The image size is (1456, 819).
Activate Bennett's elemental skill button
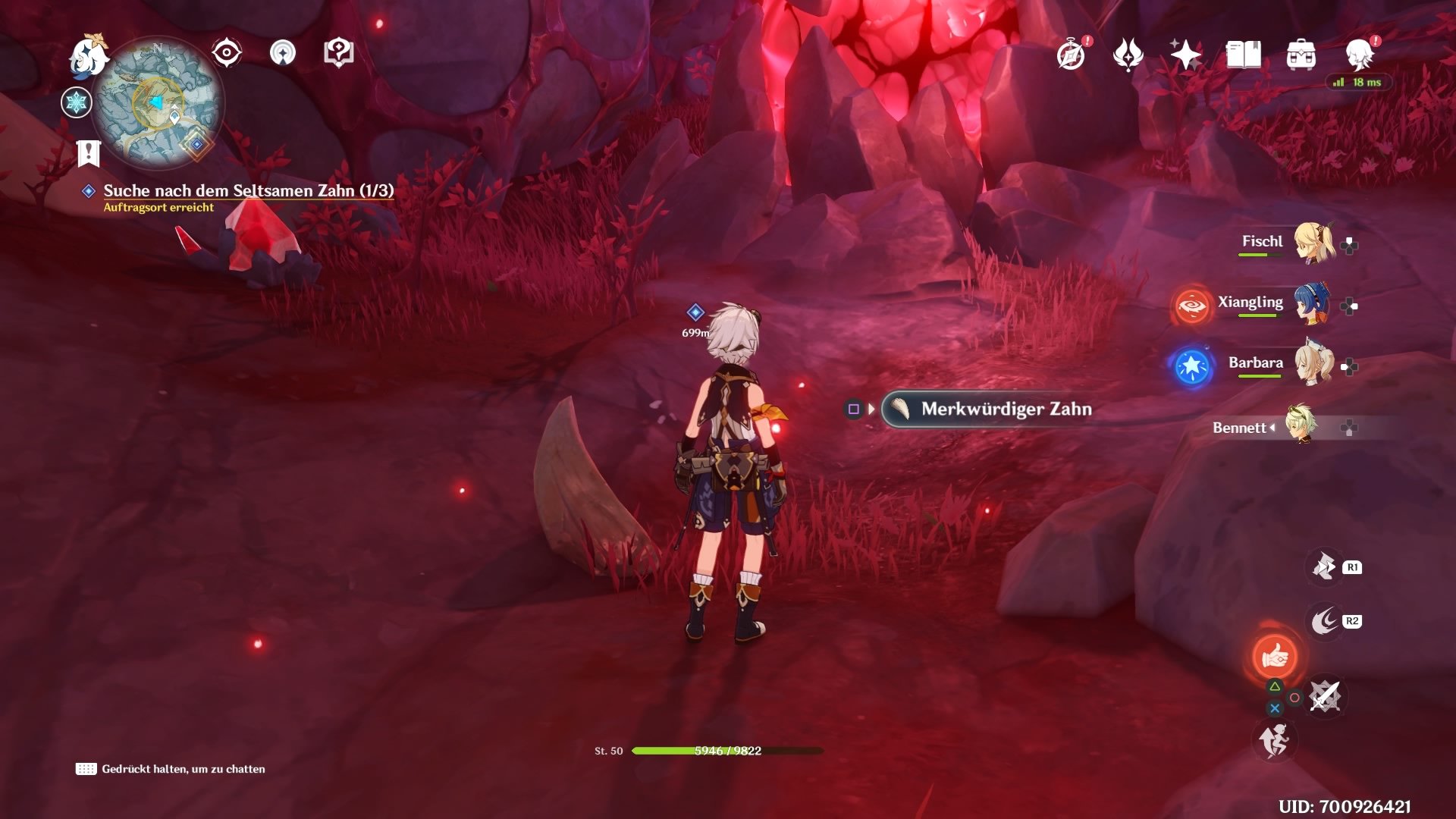pos(1275,657)
